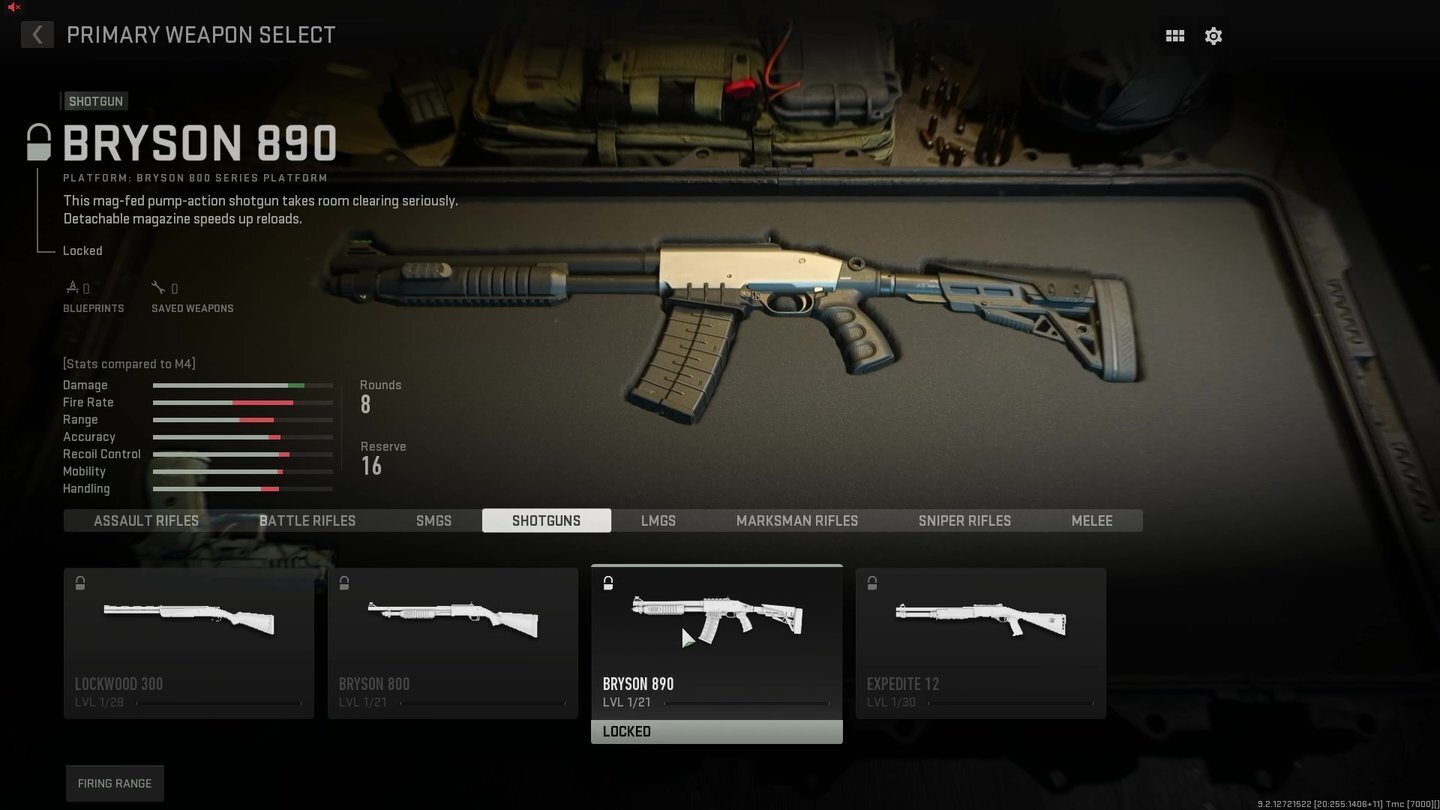This screenshot has height=810, width=1440.
Task: Open settings via the gear icon
Action: tap(1213, 35)
